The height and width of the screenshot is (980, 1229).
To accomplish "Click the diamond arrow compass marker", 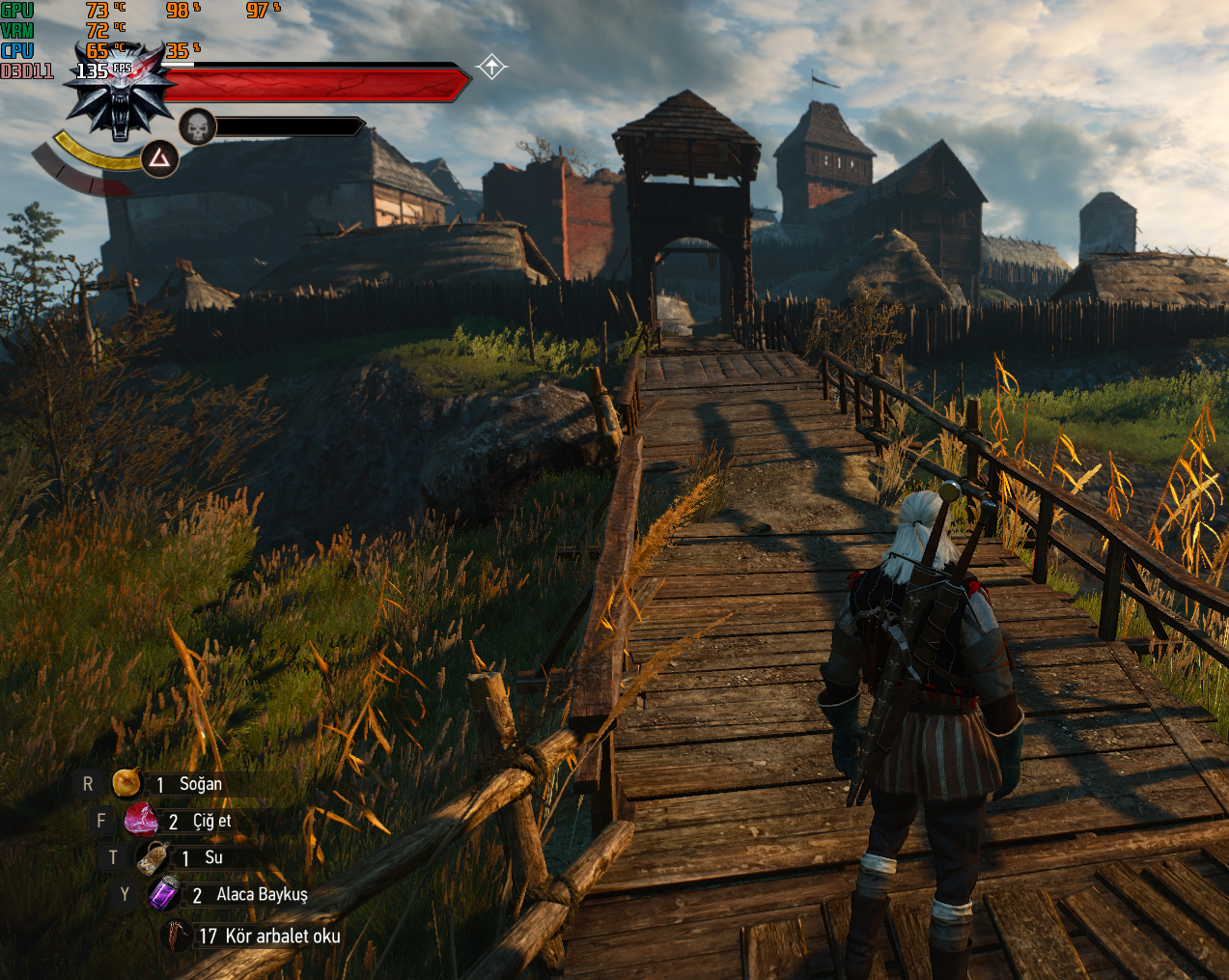I will [x=491, y=67].
